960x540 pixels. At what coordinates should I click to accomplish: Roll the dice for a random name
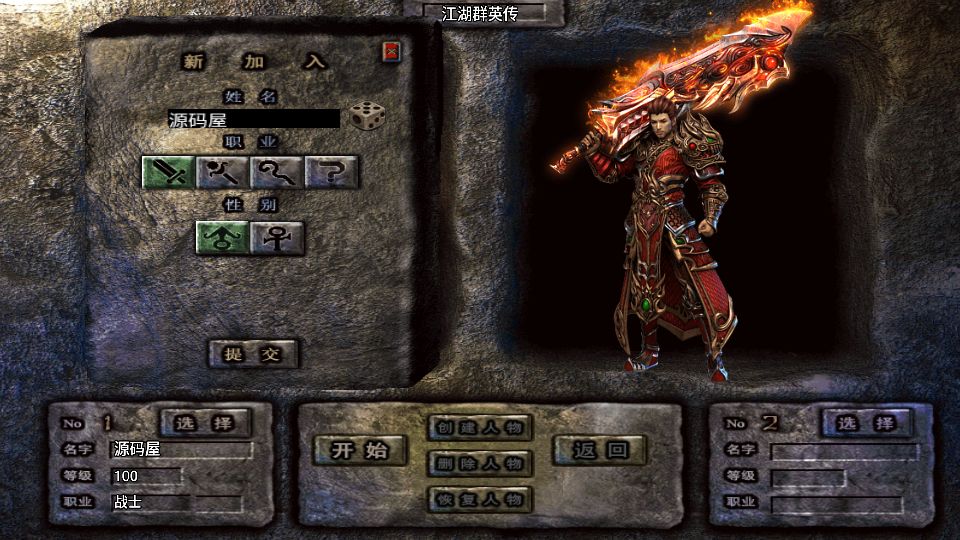coord(367,117)
